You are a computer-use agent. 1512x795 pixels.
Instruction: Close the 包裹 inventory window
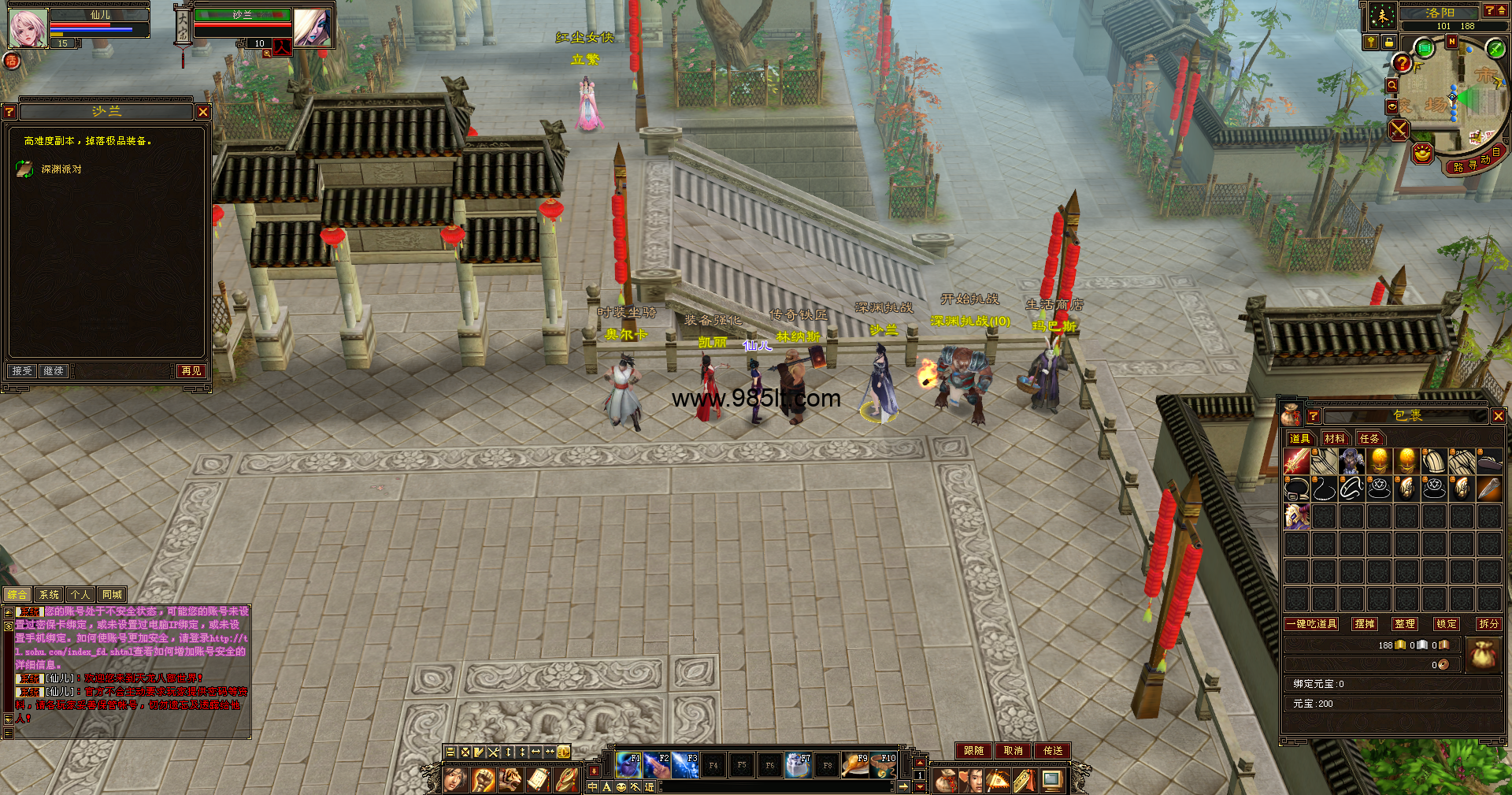coord(1498,416)
